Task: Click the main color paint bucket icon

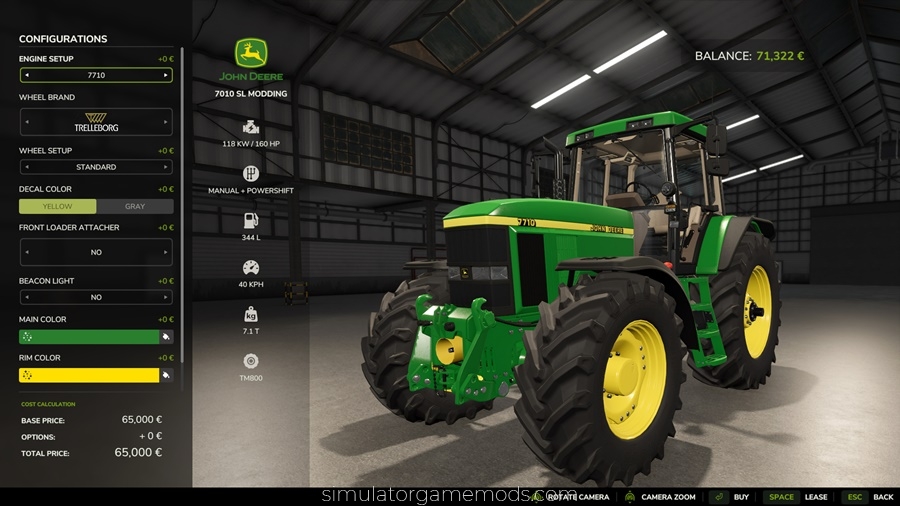Action: (166, 337)
